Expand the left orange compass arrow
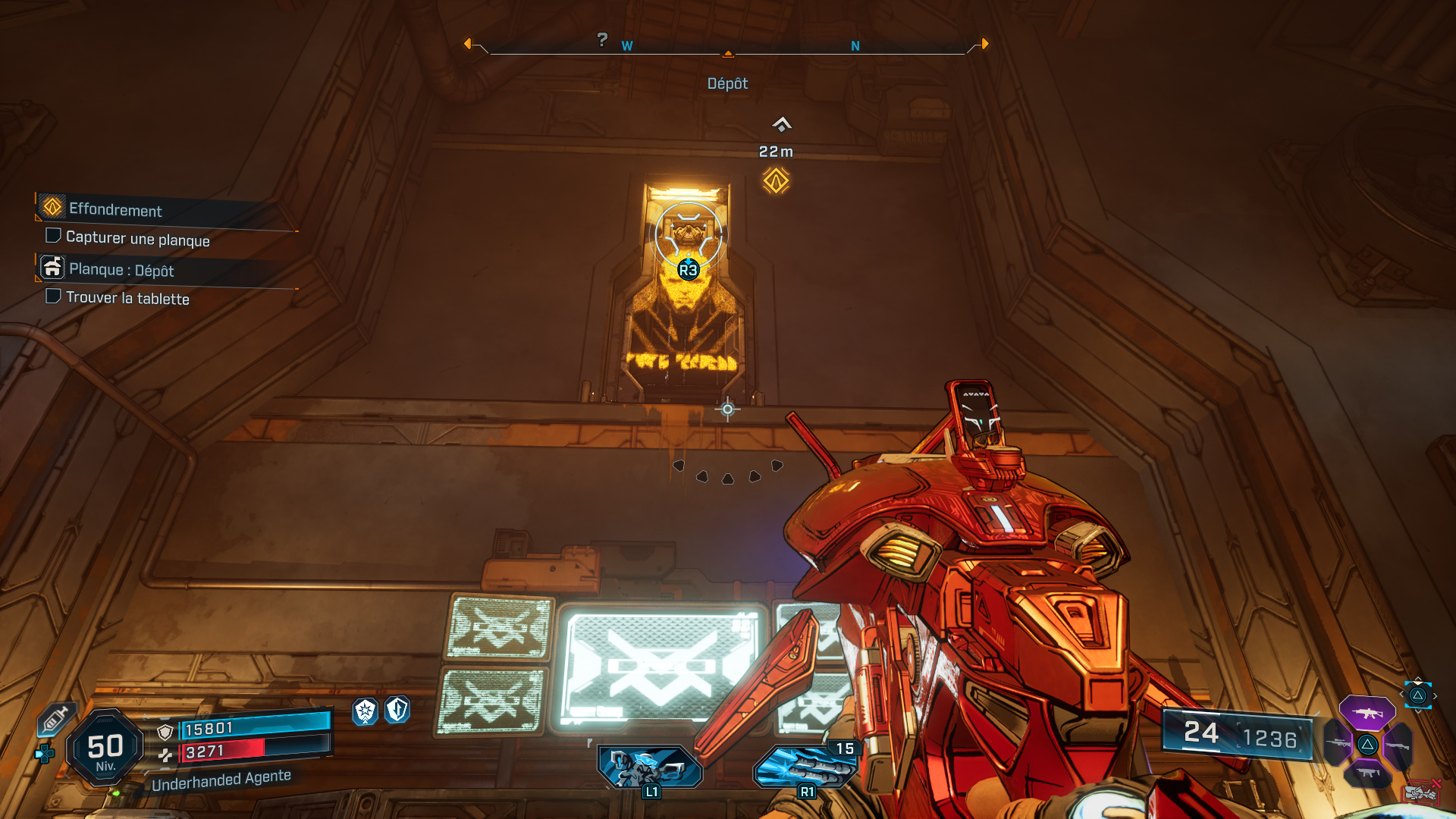Image resolution: width=1456 pixels, height=819 pixels. (470, 45)
